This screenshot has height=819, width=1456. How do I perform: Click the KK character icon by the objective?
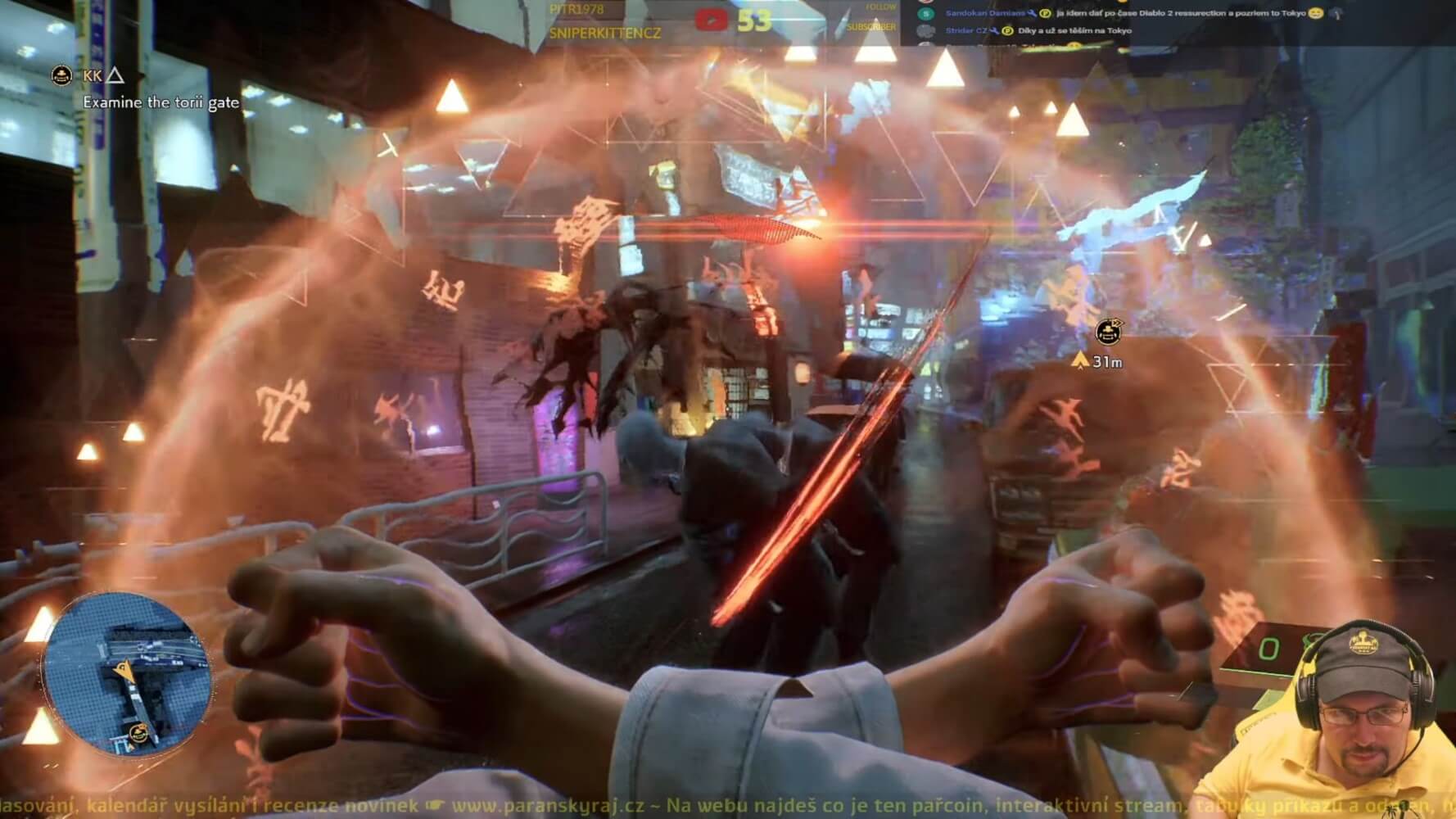pyautogui.click(x=61, y=76)
